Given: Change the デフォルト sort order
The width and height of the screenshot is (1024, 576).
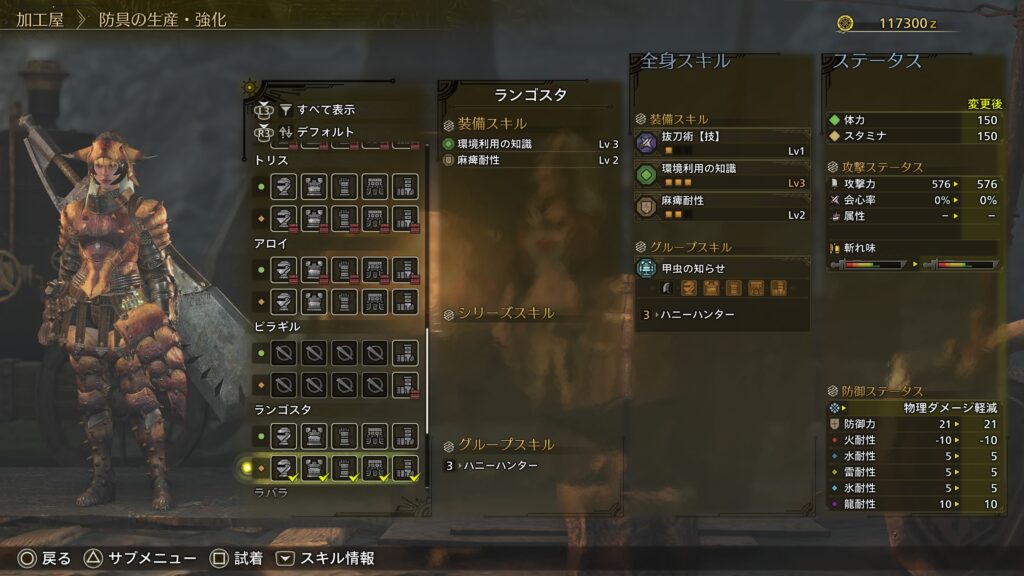Looking at the screenshot, I should (325, 131).
